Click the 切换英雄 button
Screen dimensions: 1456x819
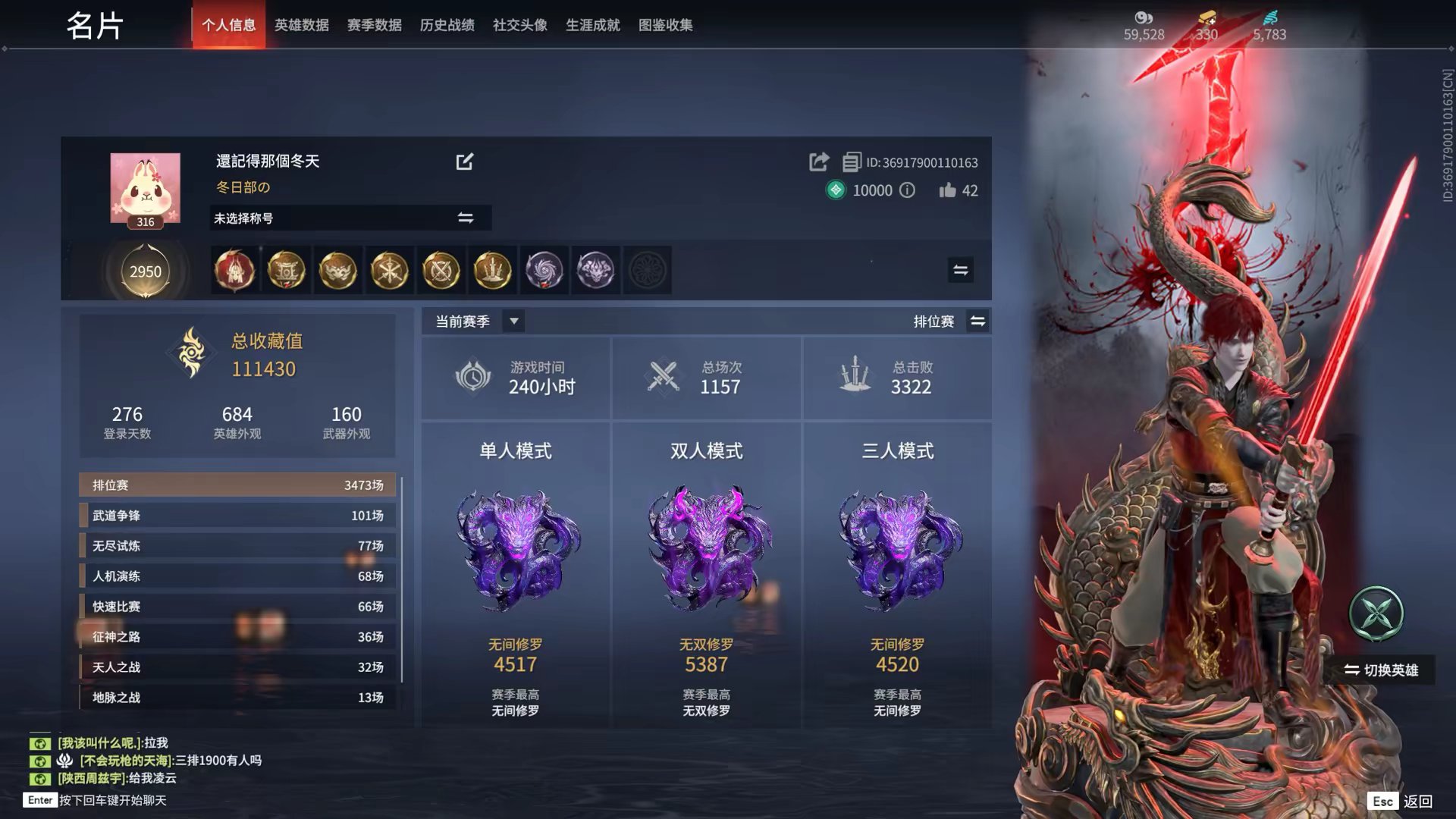[x=1380, y=670]
